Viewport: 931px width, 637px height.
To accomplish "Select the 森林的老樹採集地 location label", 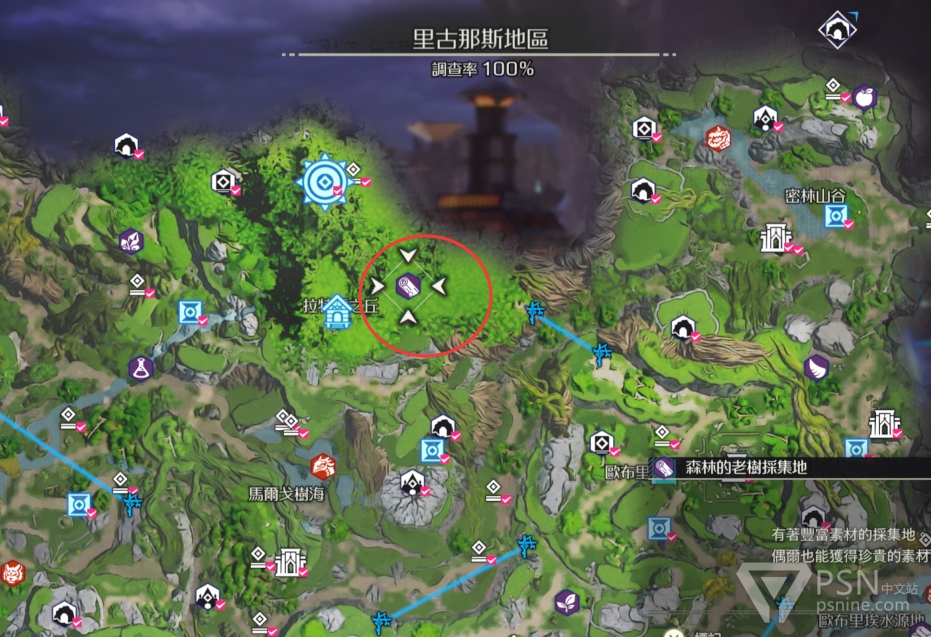I will 746,467.
